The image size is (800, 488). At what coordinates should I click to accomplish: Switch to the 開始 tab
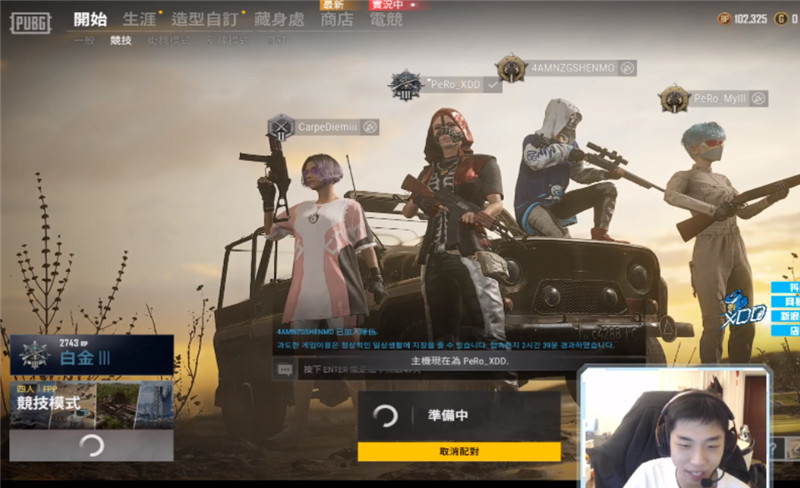click(x=90, y=19)
